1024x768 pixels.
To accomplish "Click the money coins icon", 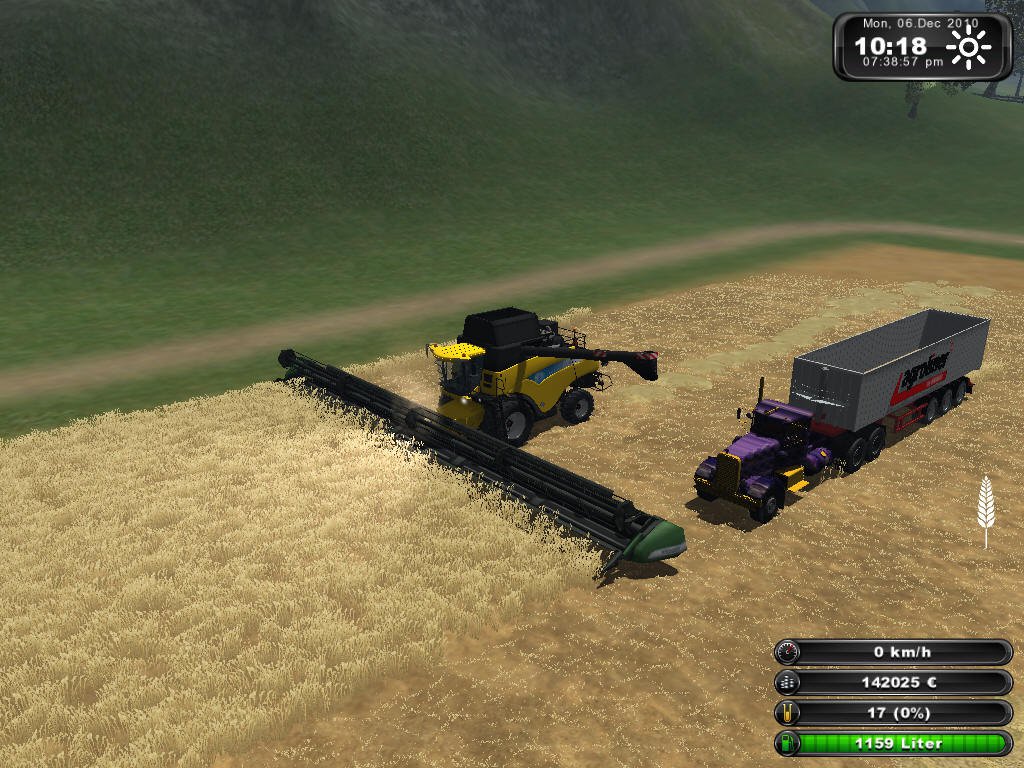I will click(788, 683).
